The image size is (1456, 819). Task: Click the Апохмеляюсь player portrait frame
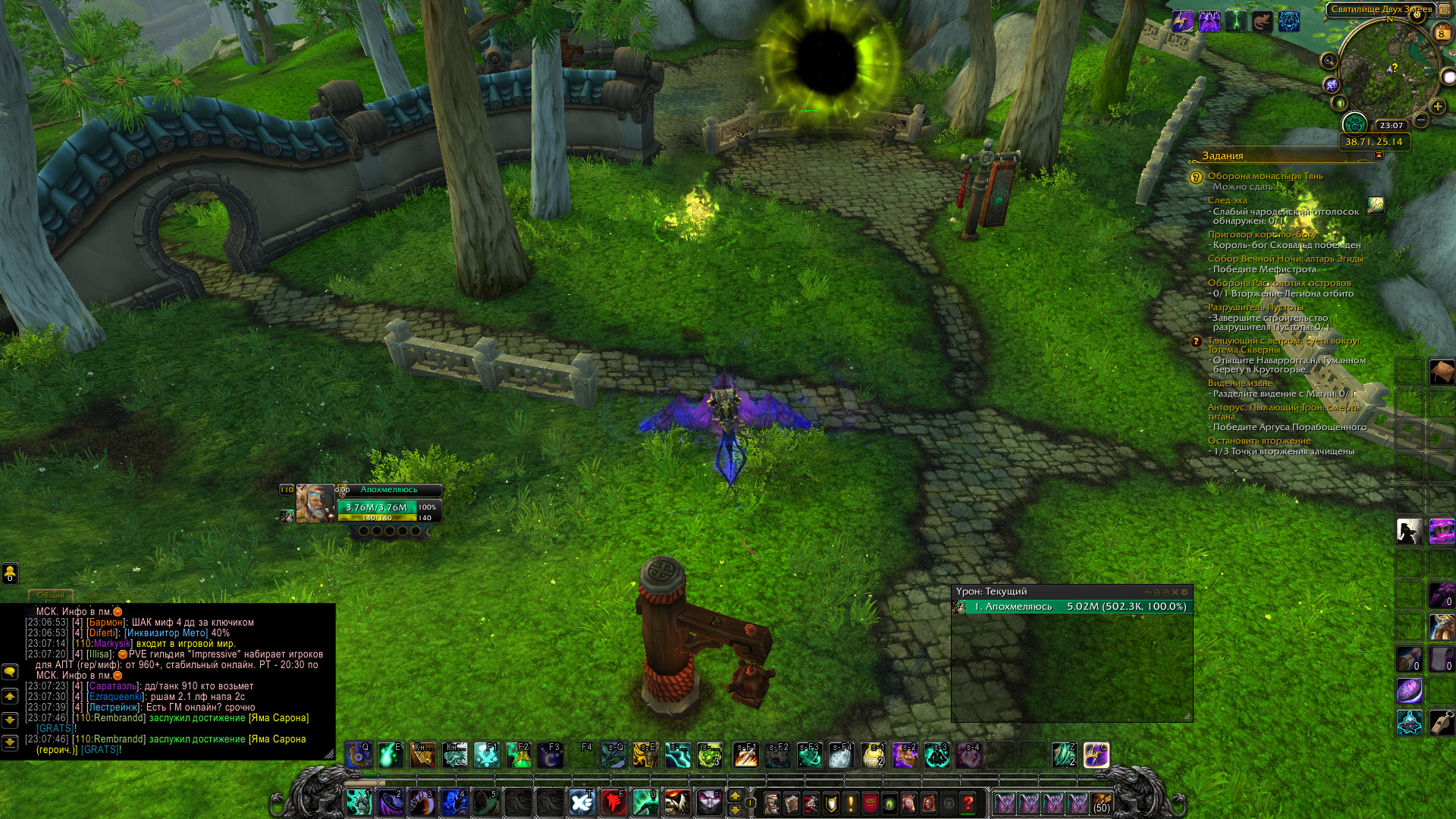pyautogui.click(x=315, y=502)
